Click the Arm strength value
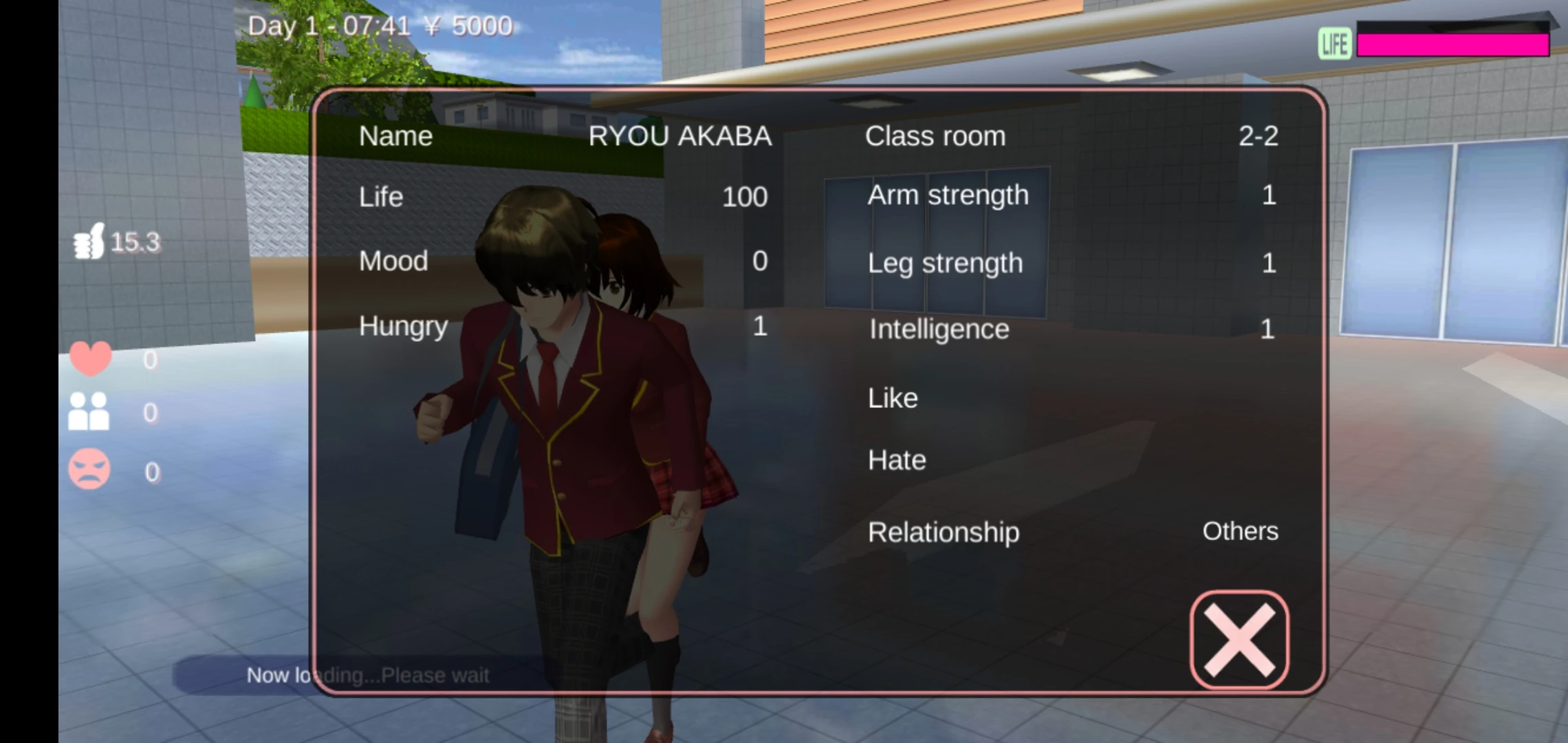 pyautogui.click(x=1269, y=196)
